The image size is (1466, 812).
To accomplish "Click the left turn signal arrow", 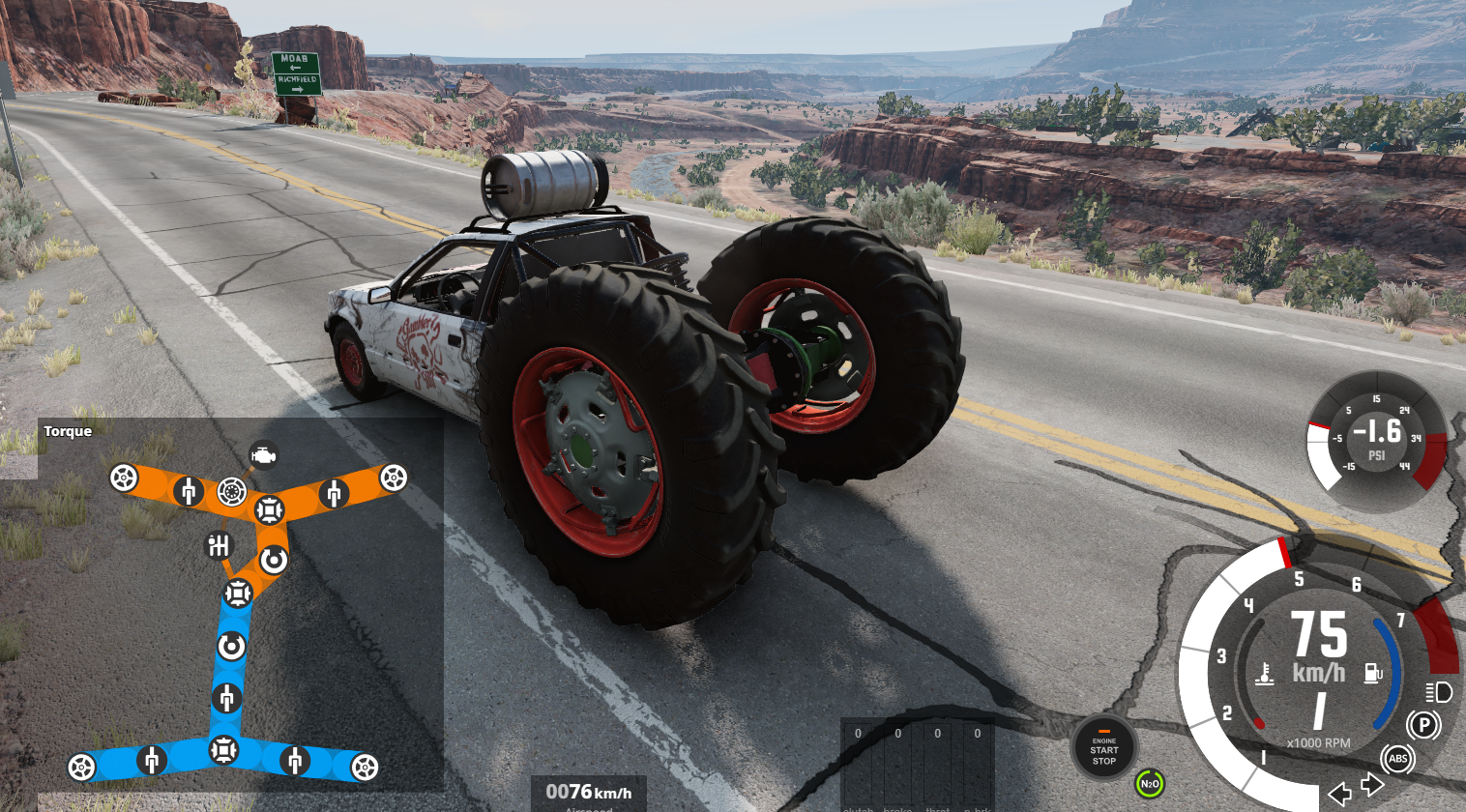I will (1339, 794).
